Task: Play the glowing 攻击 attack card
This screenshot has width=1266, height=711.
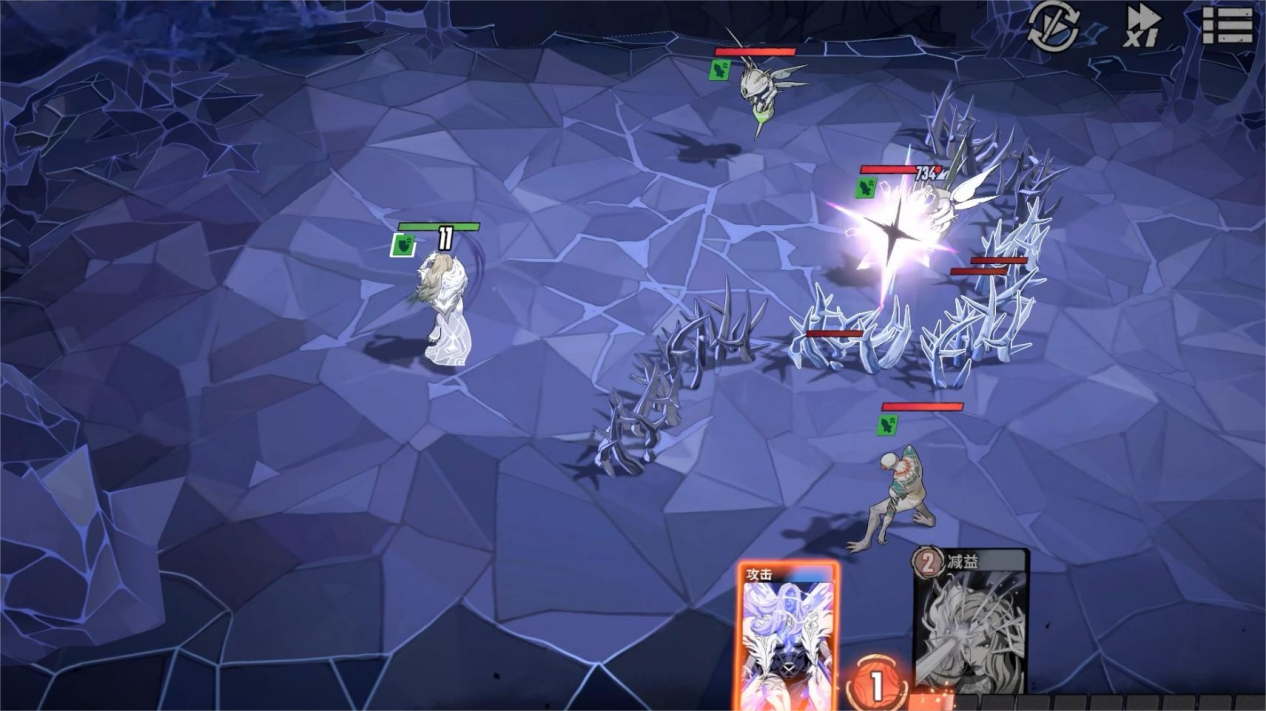Action: 788,636
